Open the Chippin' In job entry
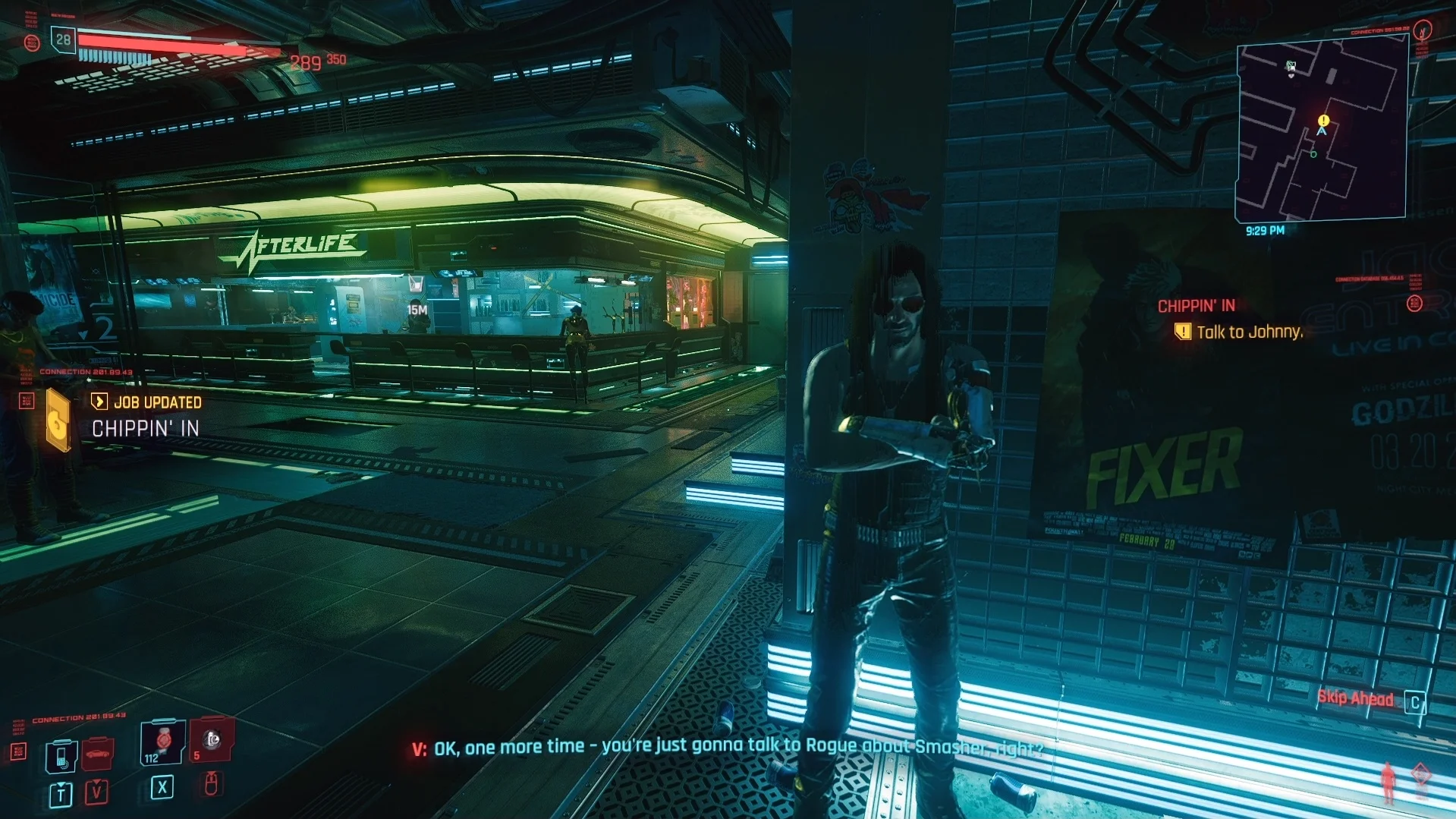The height and width of the screenshot is (819, 1456). [145, 429]
